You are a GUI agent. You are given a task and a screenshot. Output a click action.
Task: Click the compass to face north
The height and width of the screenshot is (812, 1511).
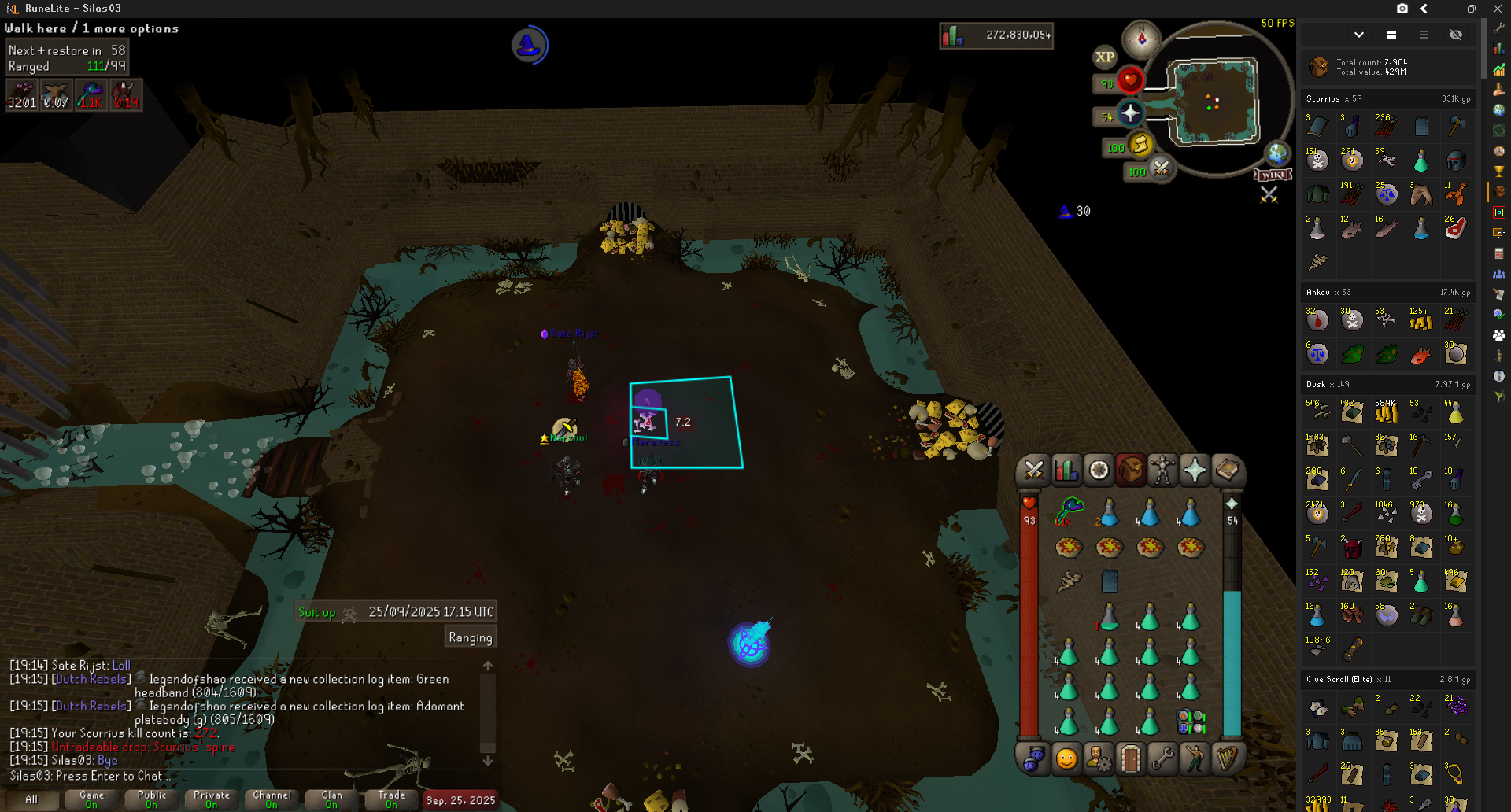click(x=1141, y=38)
